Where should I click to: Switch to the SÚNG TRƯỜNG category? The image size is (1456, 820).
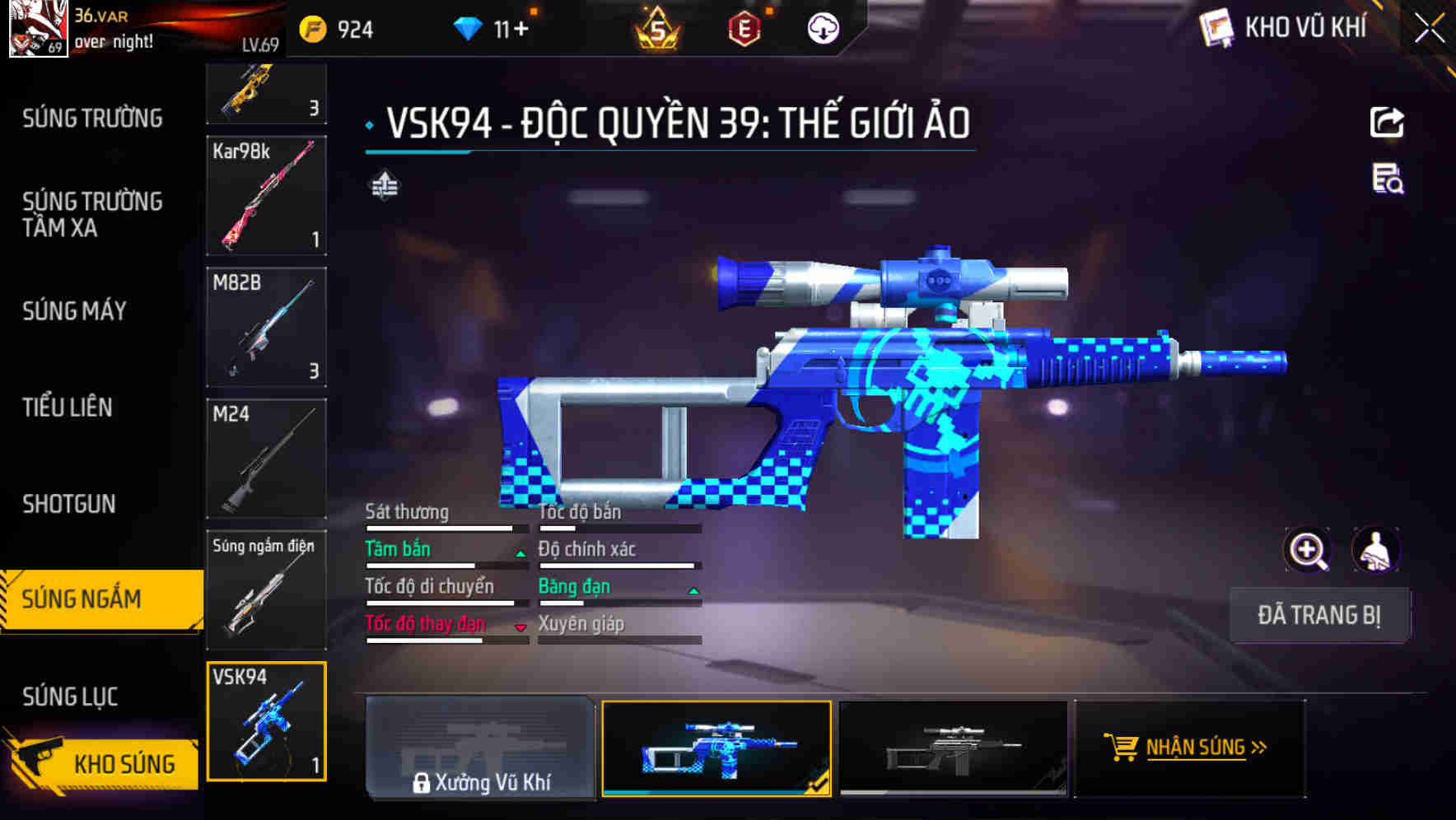pyautogui.click(x=91, y=118)
